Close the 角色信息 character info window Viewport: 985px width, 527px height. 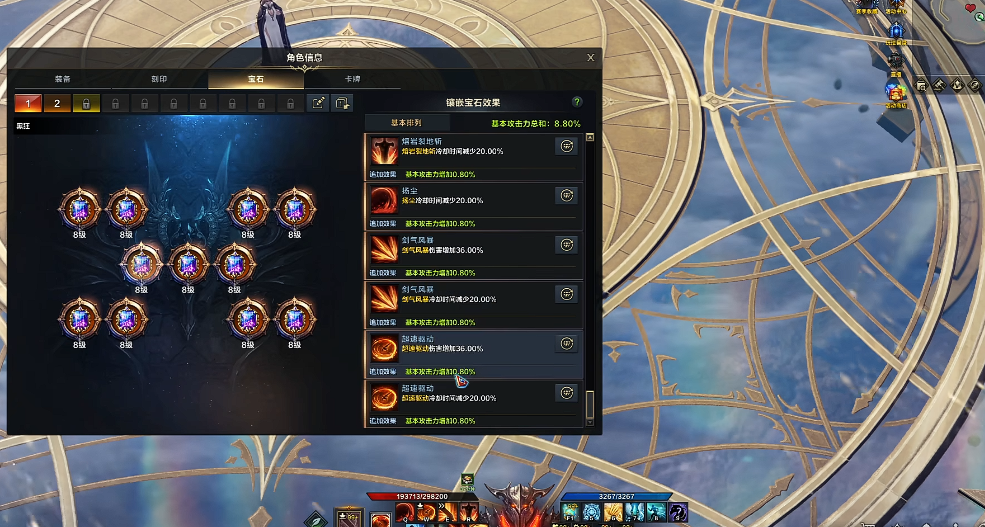(591, 58)
